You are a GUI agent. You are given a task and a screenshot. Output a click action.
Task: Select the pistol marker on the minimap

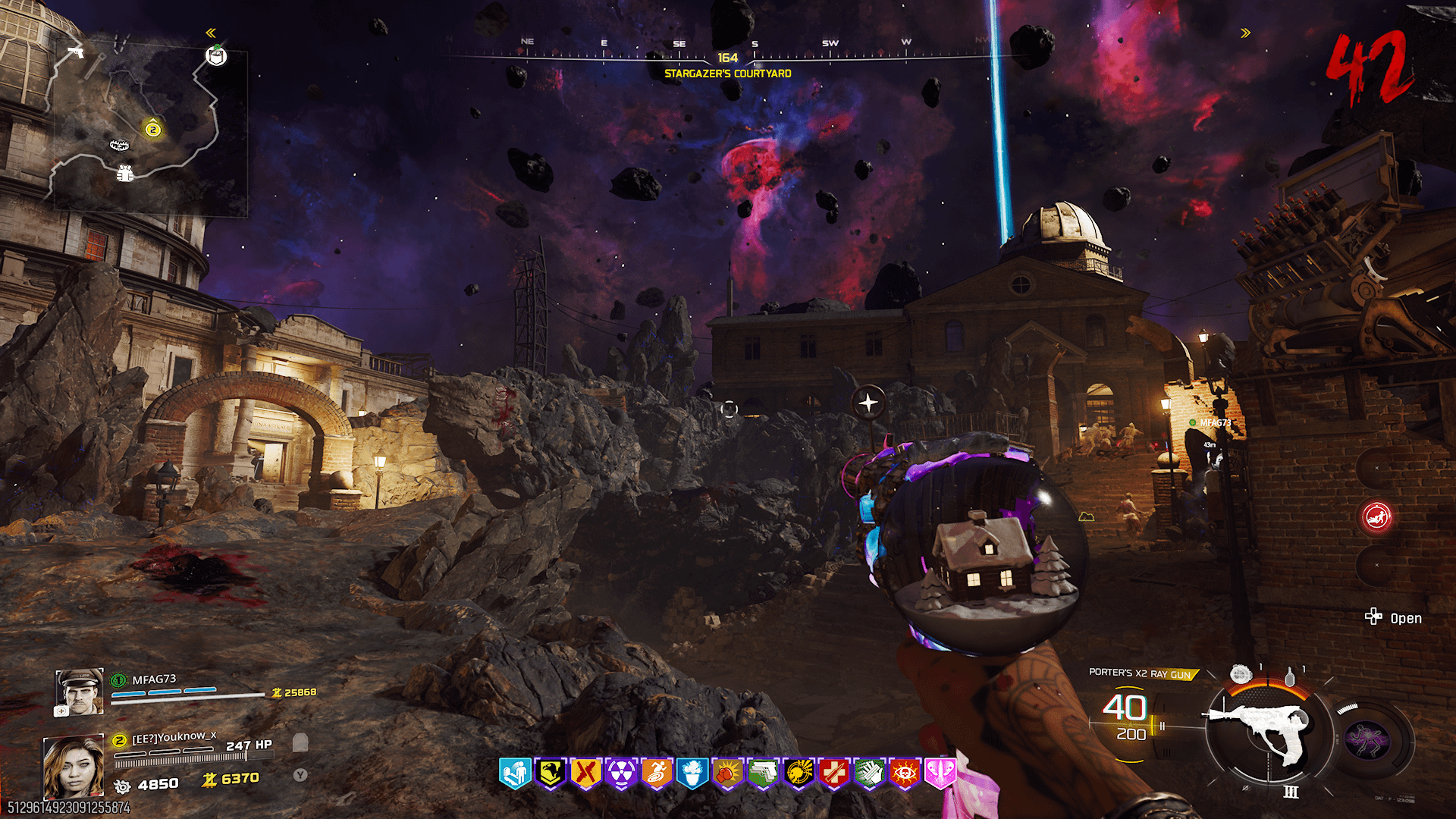click(x=75, y=52)
